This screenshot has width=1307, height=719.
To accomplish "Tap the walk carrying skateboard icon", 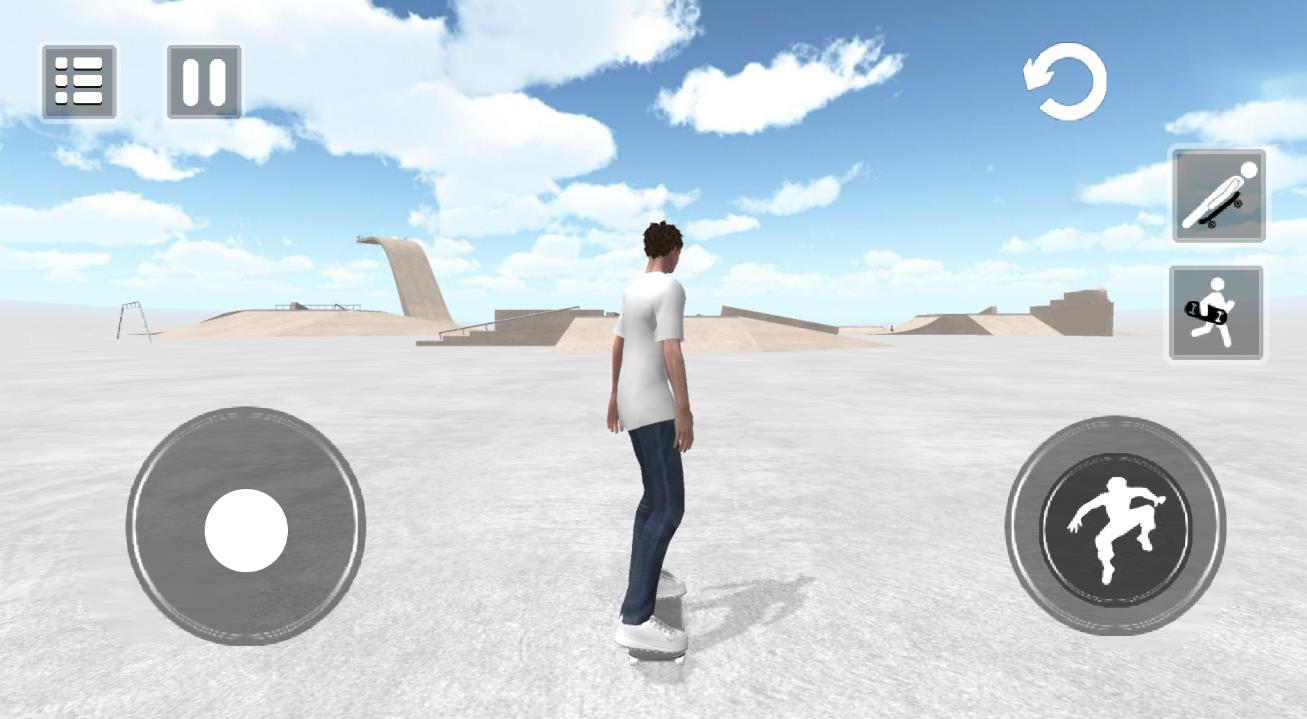I will pos(1216,313).
